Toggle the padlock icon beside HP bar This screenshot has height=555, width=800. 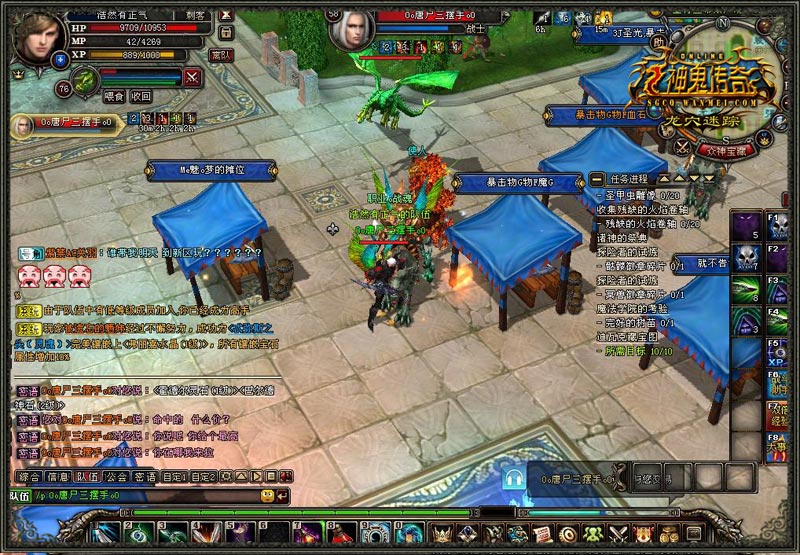224,33
